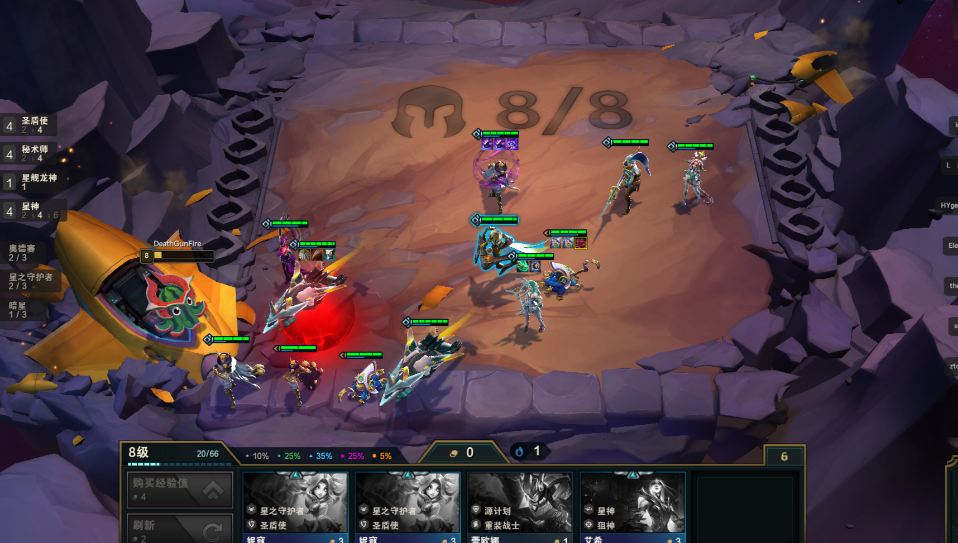Purchase the 蕾欧娜 champion card

click(520, 507)
